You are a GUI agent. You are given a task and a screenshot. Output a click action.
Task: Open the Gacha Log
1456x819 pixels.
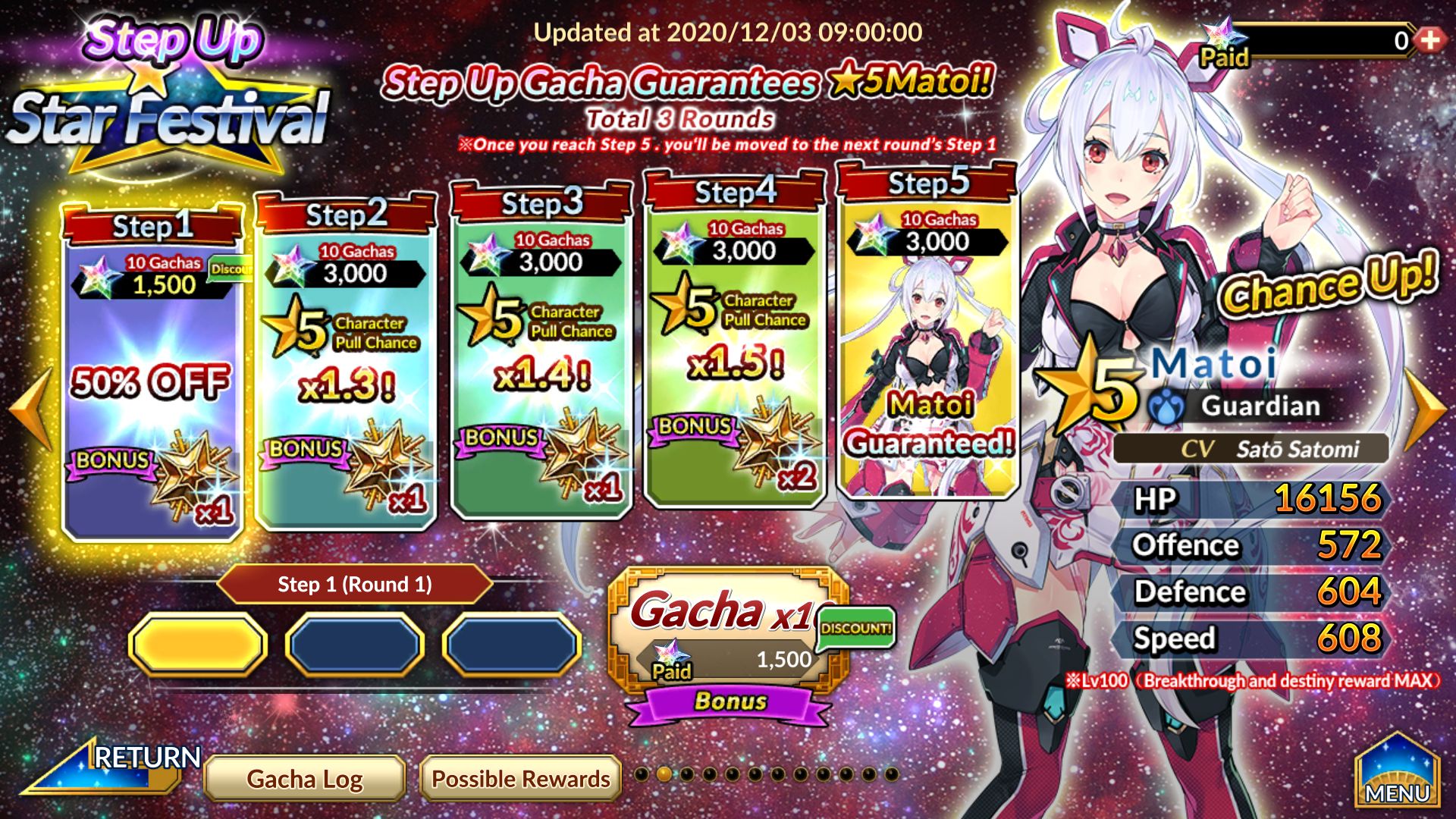click(305, 778)
